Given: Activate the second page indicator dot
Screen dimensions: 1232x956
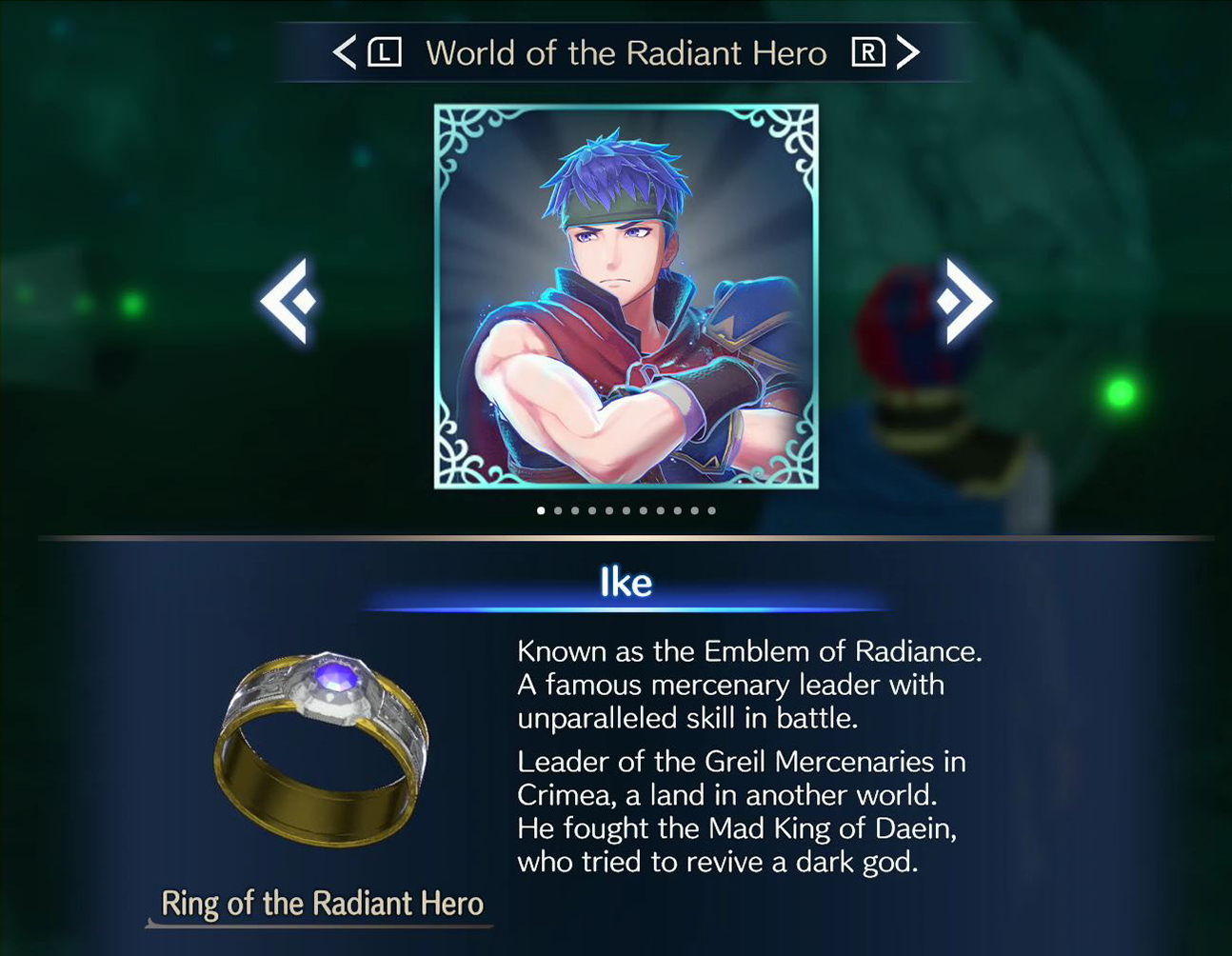Looking at the screenshot, I should (x=557, y=510).
